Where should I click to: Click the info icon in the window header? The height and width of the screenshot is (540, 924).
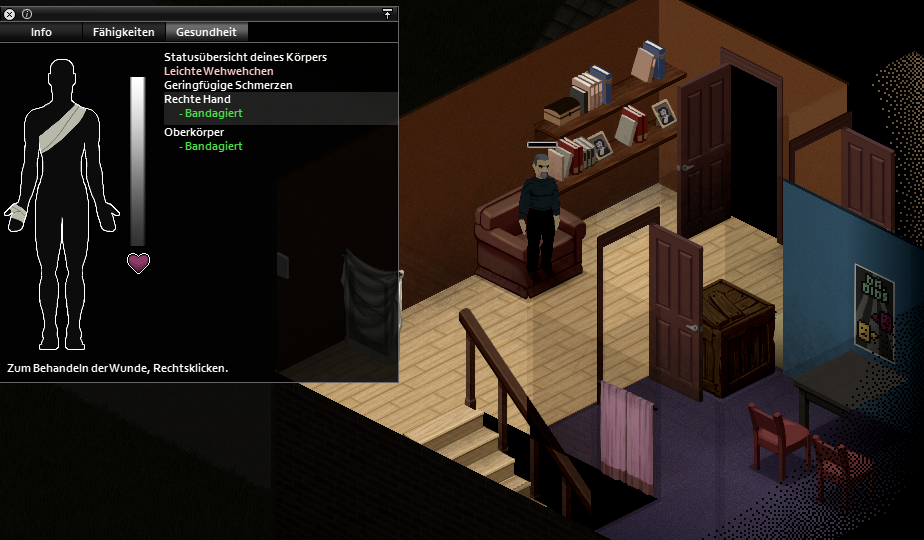(x=27, y=14)
